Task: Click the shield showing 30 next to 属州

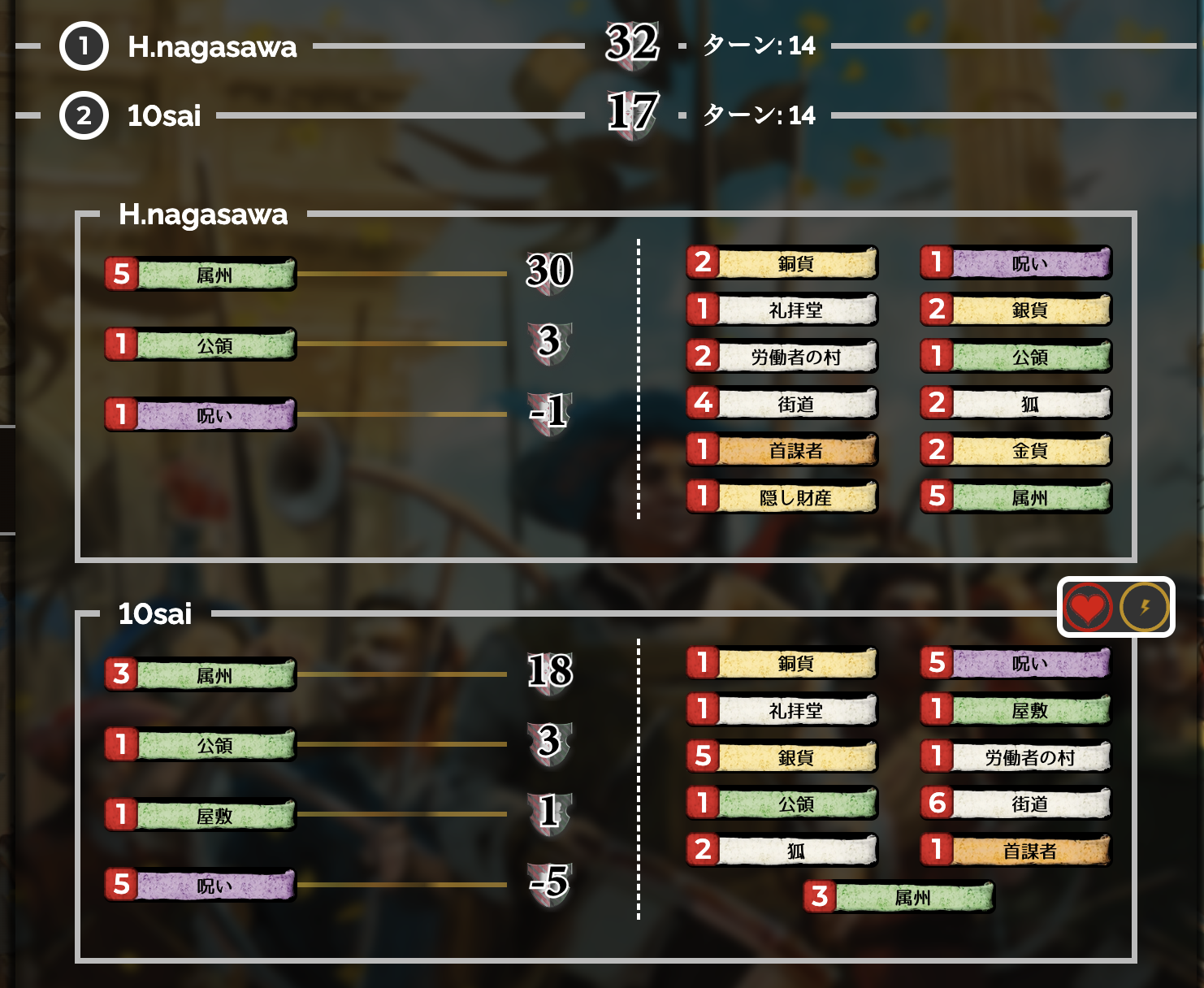Action: click(549, 275)
